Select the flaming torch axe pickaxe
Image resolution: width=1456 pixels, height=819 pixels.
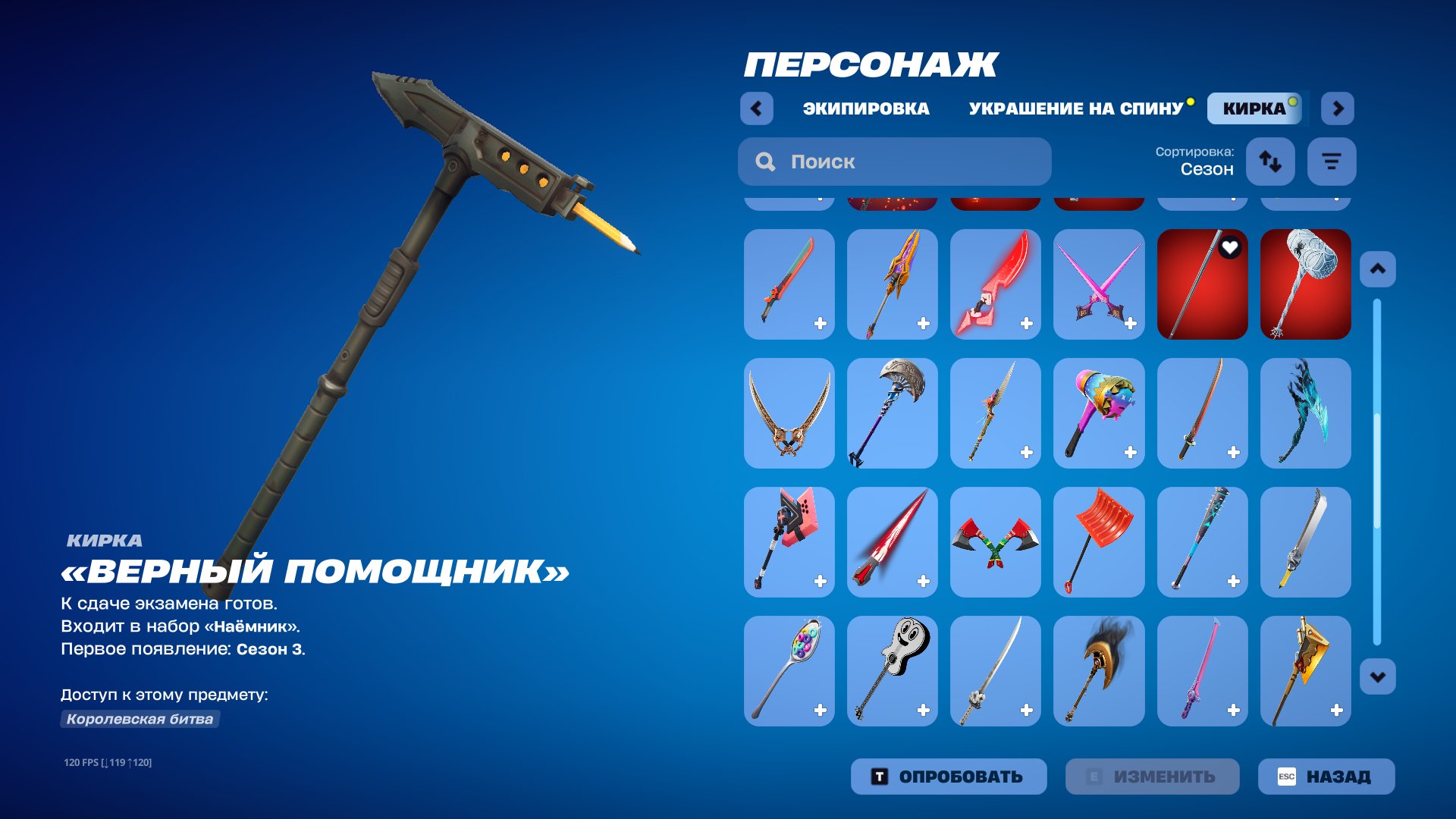(1099, 671)
